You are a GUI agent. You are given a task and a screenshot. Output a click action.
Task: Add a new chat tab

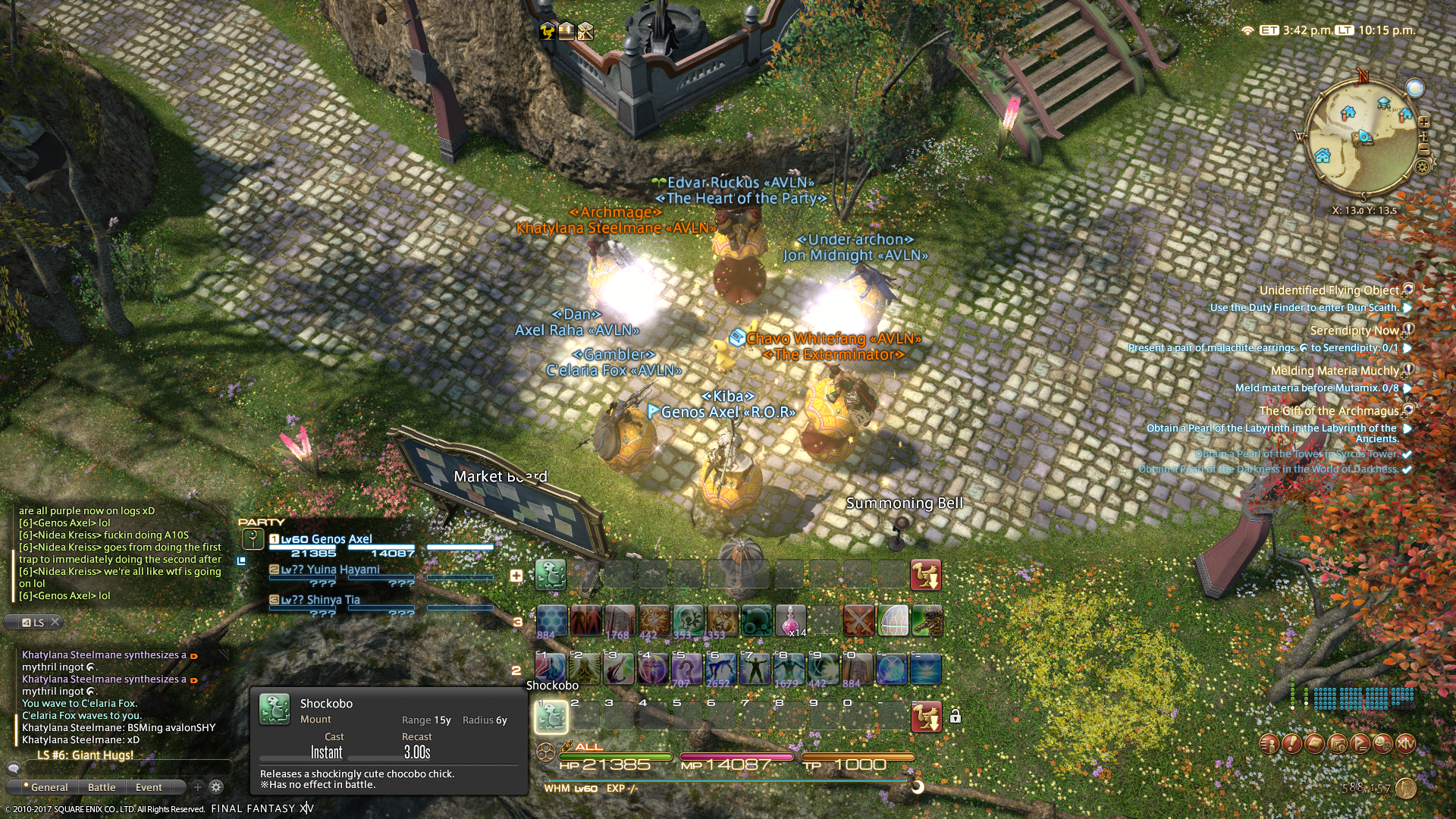click(198, 787)
